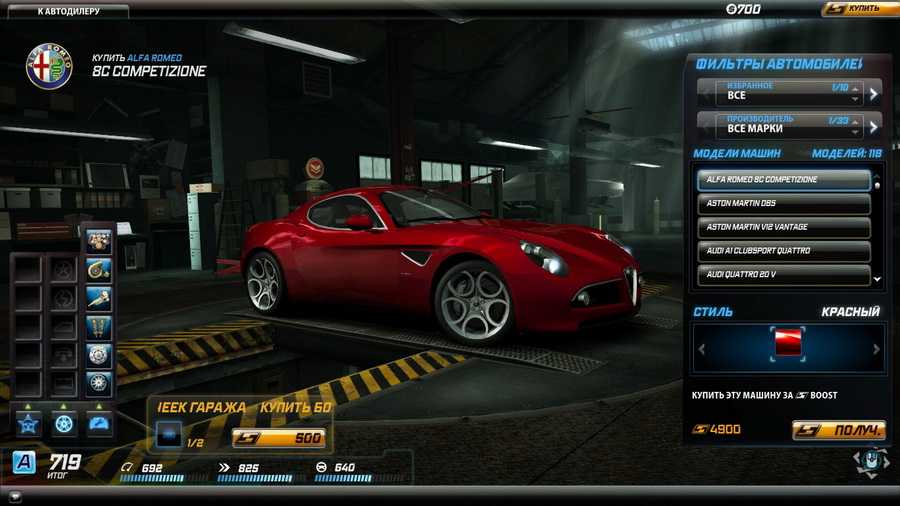Viewport: 900px width, 506px height.
Task: Buy this car with the ПОЛУЧ. button
Action: (x=838, y=431)
